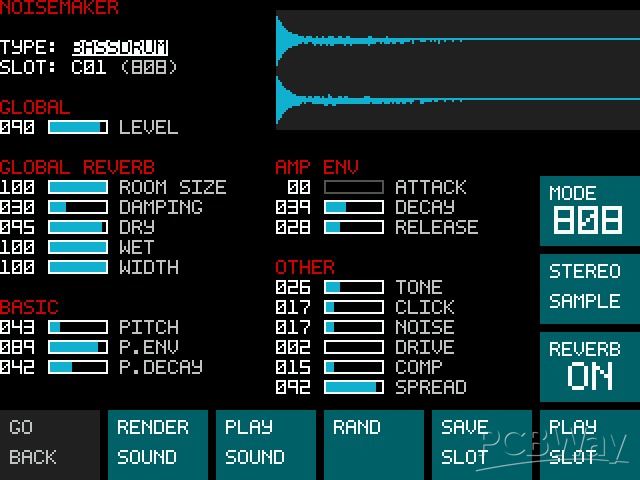The image size is (640, 480).
Task: Toggle the Stereo Sample option
Action: pyautogui.click(x=589, y=288)
